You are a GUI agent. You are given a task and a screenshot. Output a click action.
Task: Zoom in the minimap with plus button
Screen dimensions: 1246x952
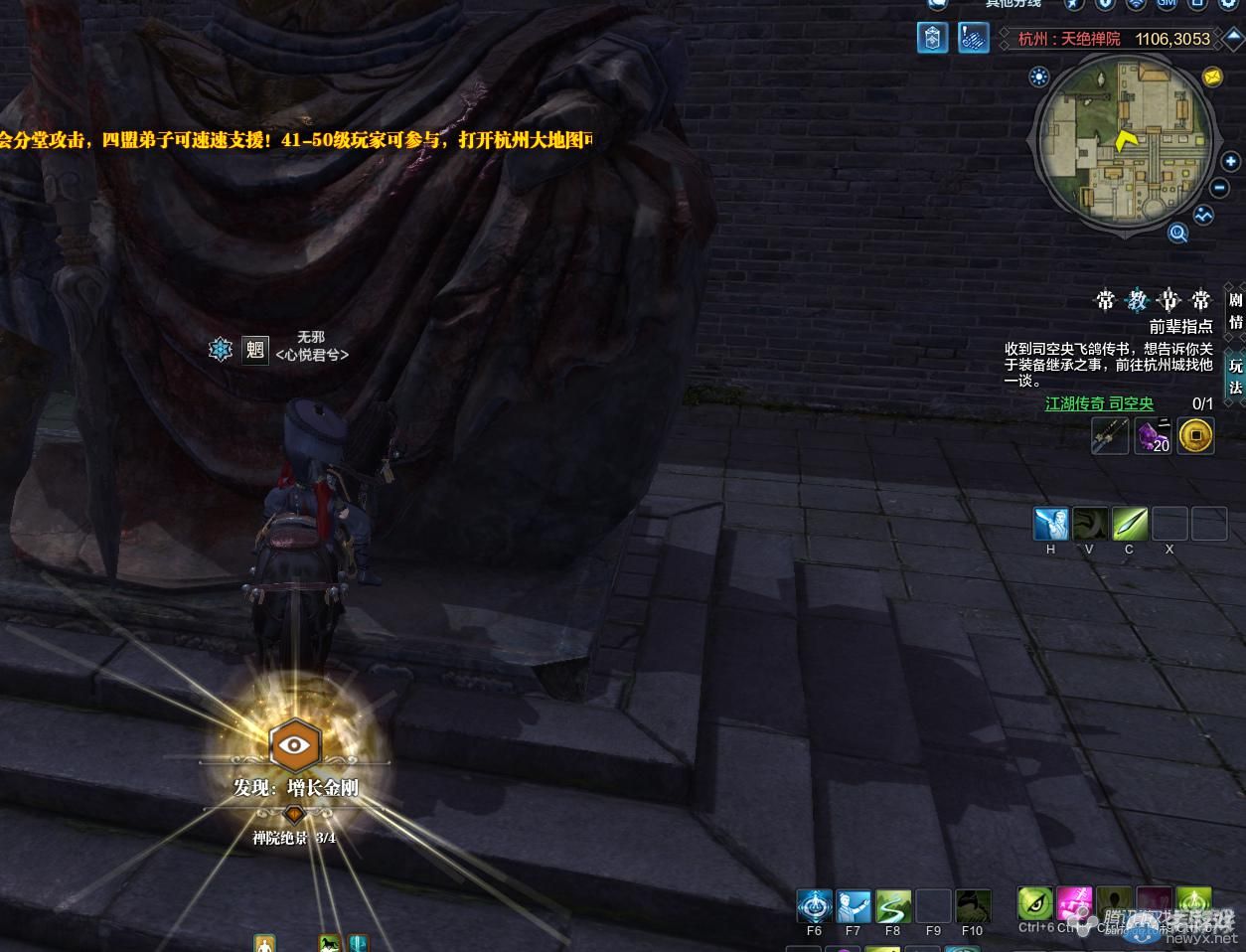point(1230,162)
